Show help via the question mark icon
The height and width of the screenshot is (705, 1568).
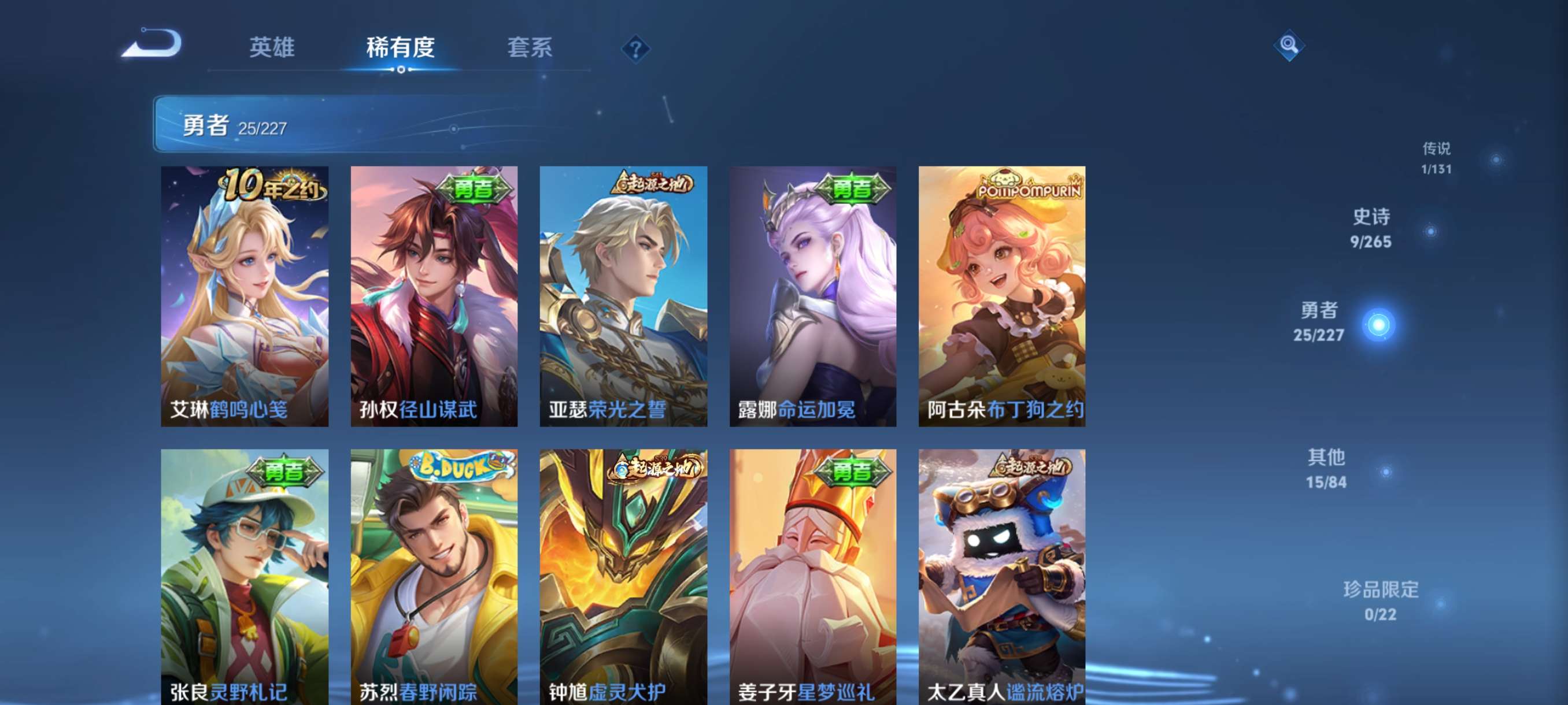click(x=635, y=49)
